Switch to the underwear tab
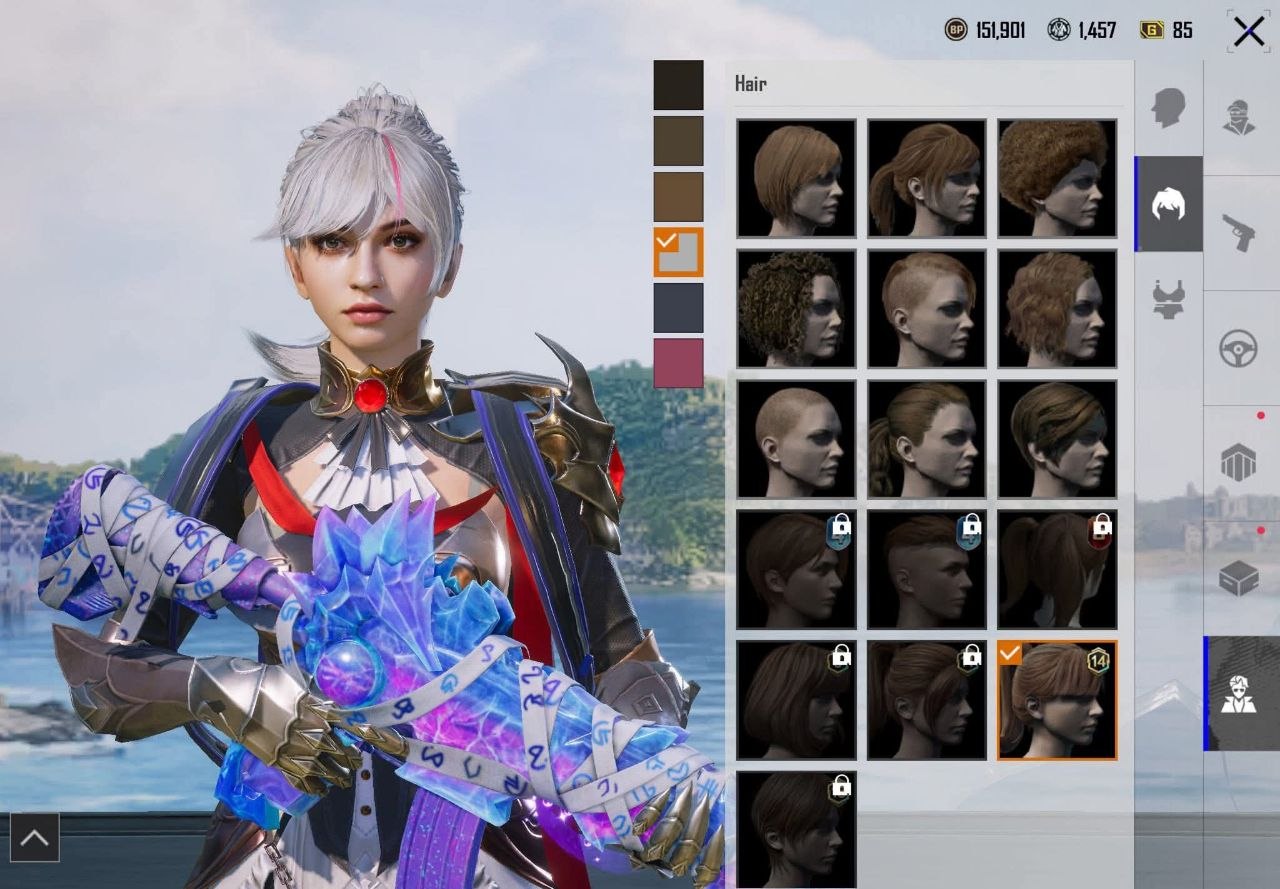1280x889 pixels. click(1168, 299)
